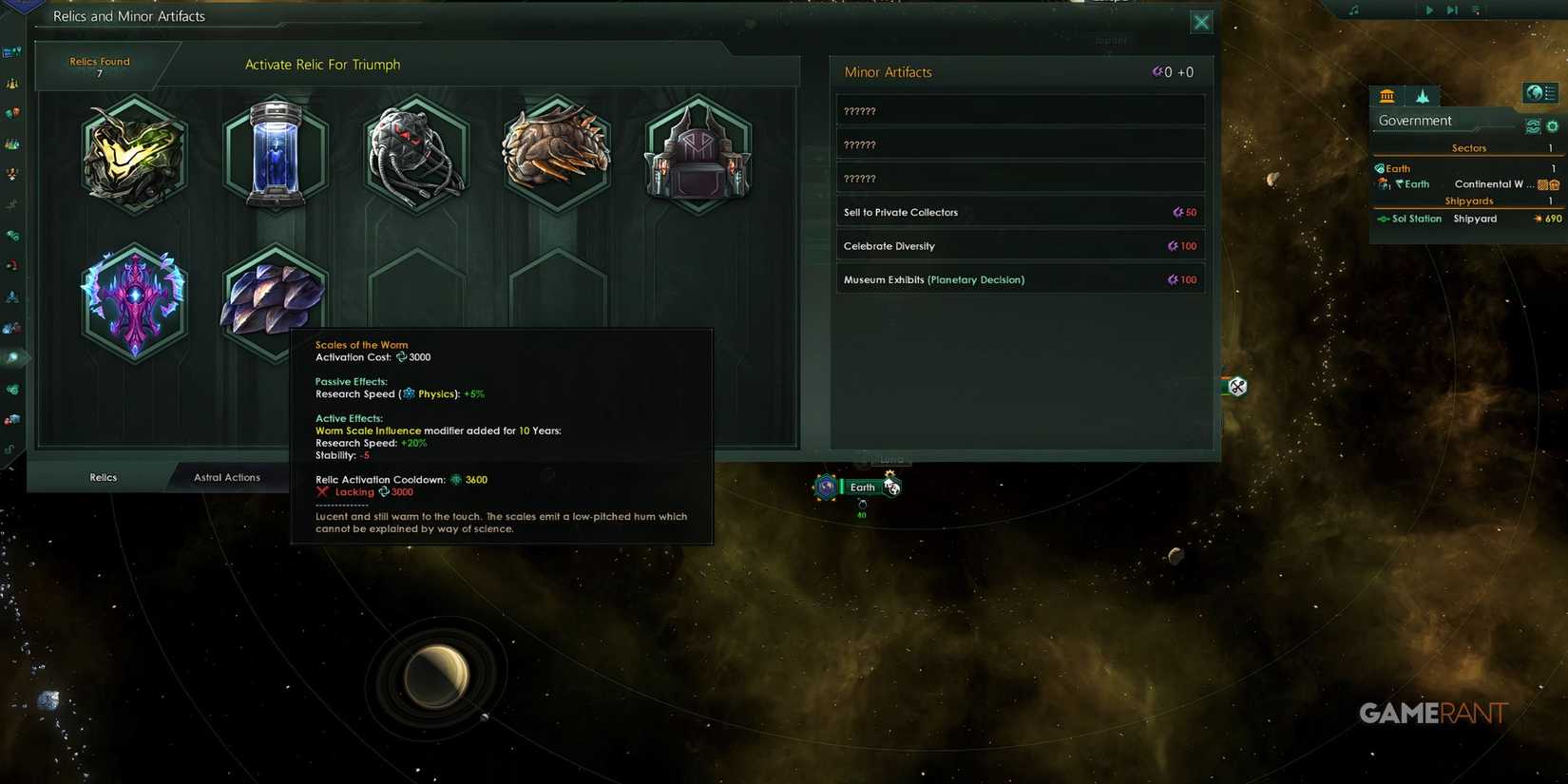The image size is (1568, 784).
Task: Click the skip-forward icon in the top bar
Action: point(1452,10)
